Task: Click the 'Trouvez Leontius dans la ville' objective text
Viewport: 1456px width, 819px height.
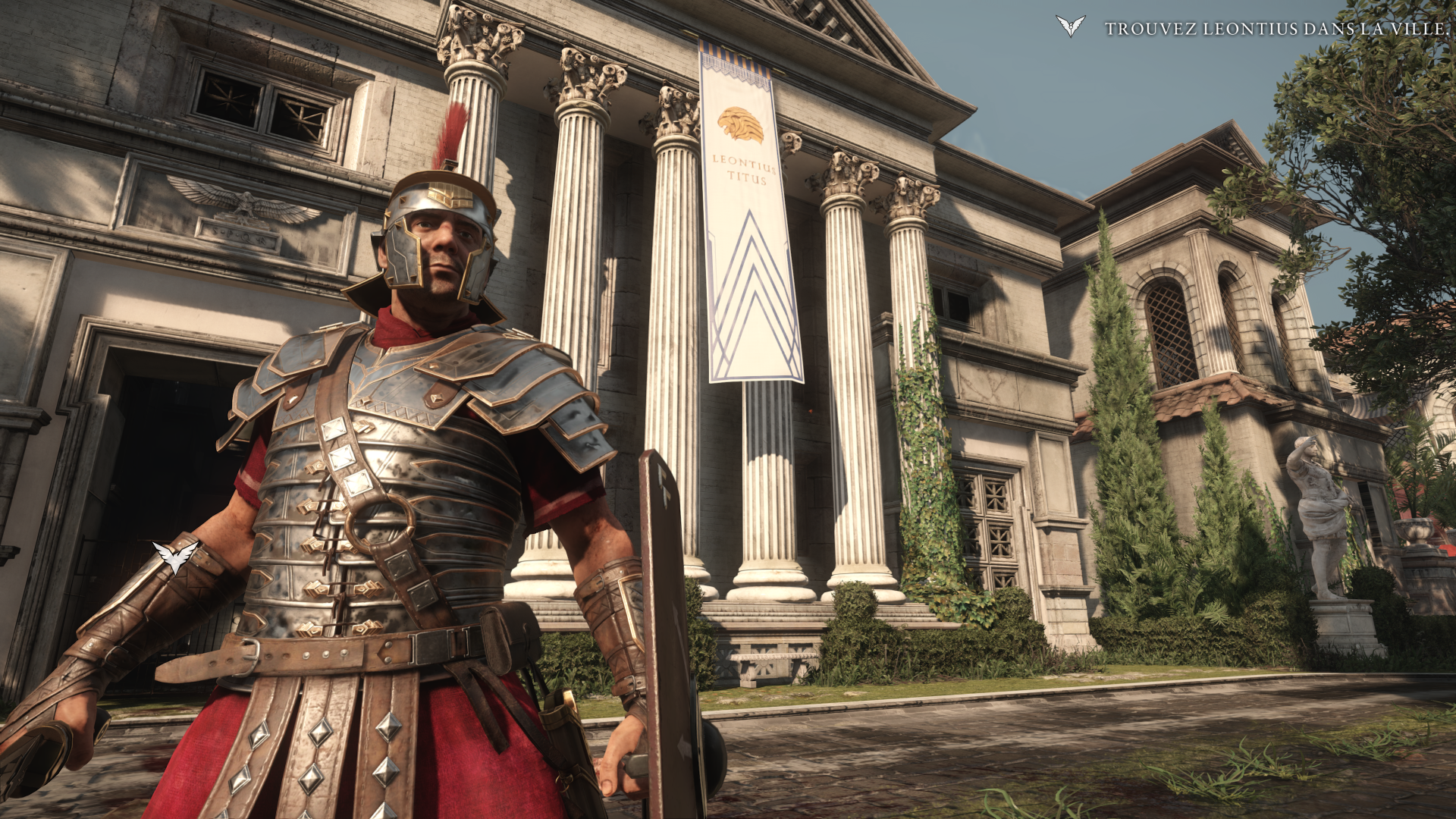Action: coord(1276,29)
